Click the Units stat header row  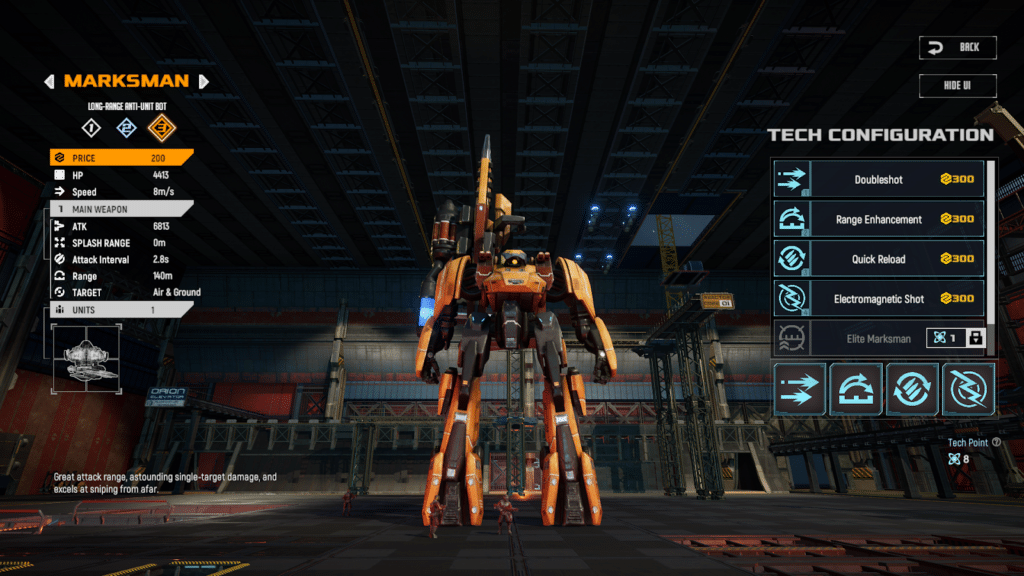coord(121,310)
